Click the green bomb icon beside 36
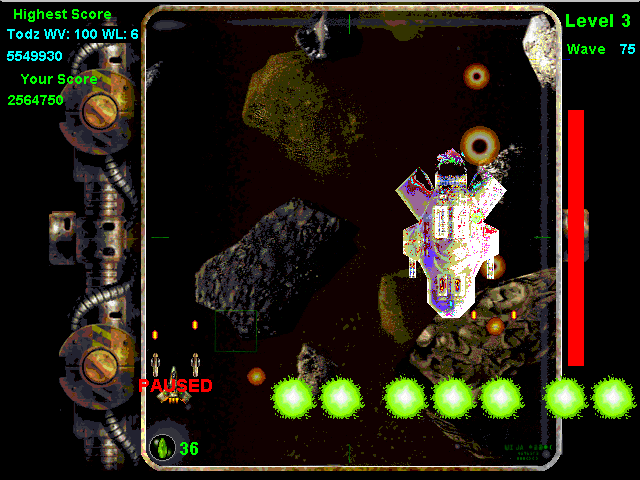Screen dimensions: 640x480 point(161,448)
